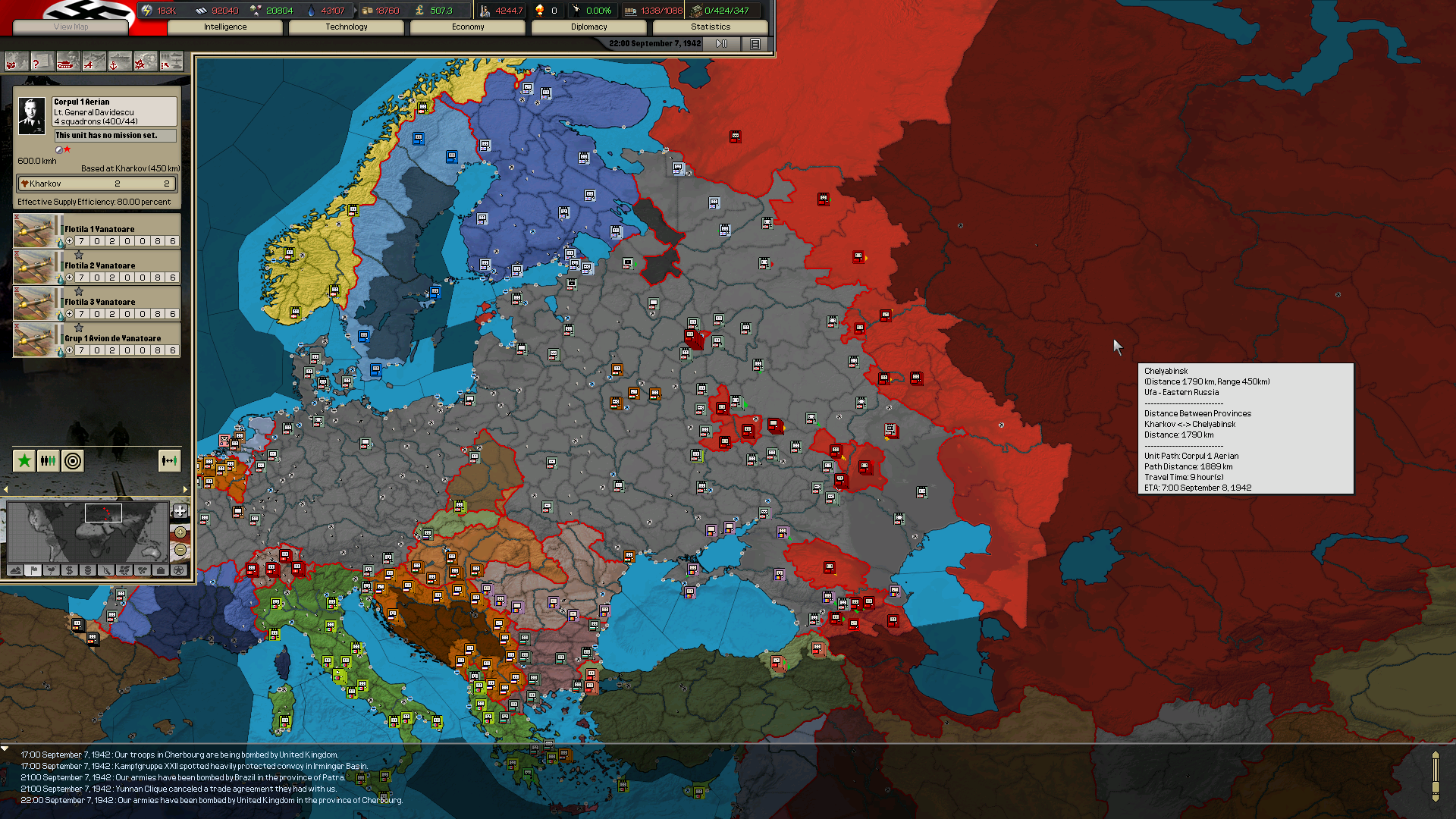Enable the economy dollar-sign map mode
This screenshot has width=1456, height=819.
coord(69,570)
